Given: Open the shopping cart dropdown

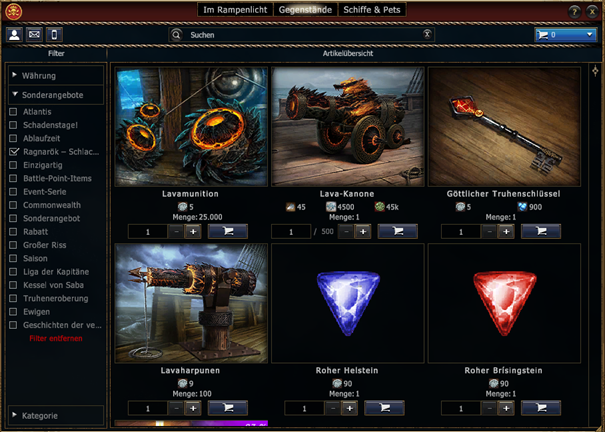Looking at the screenshot, I should [x=565, y=35].
